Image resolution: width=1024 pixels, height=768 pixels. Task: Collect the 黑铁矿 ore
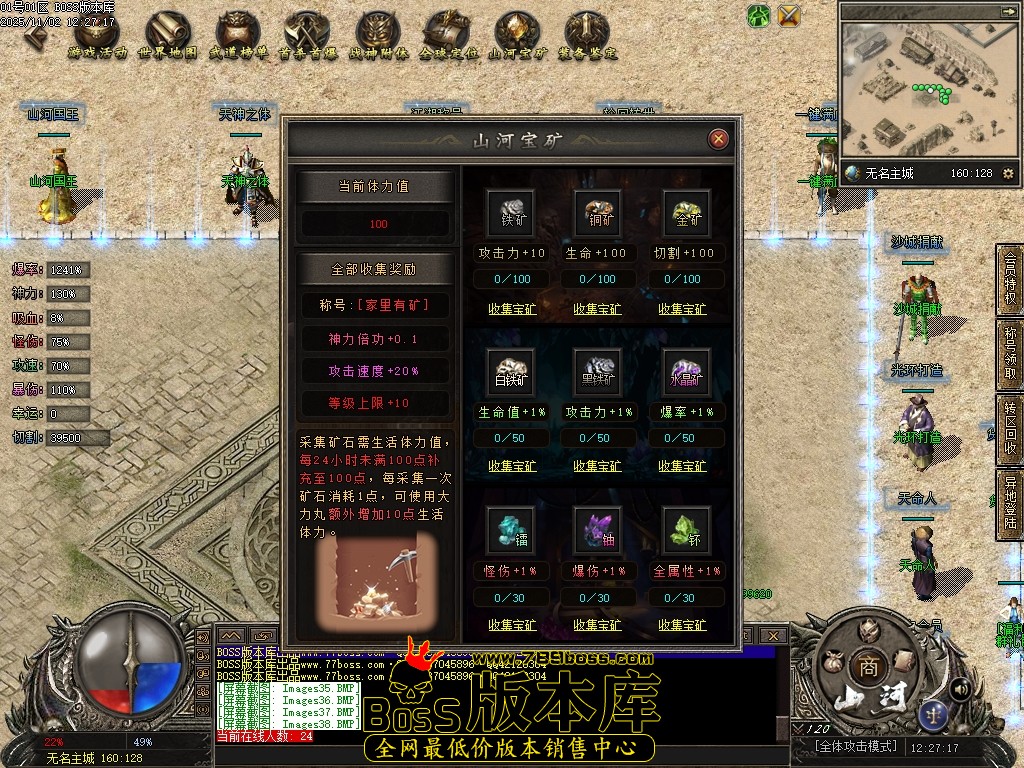coord(597,466)
